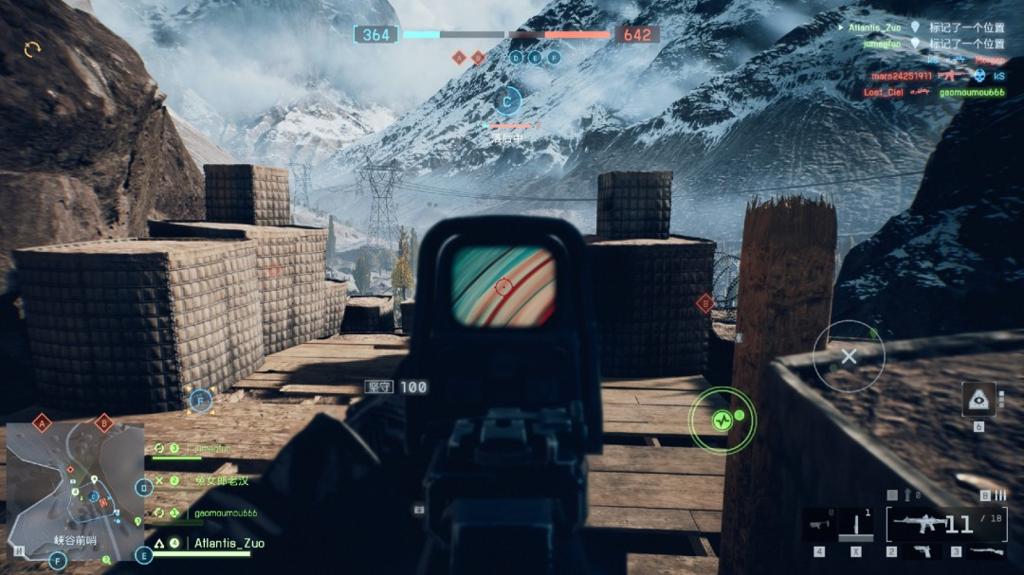Image resolution: width=1024 pixels, height=575 pixels.
Task: Select the deployable gadget with count 1
Action: pyautogui.click(x=856, y=522)
